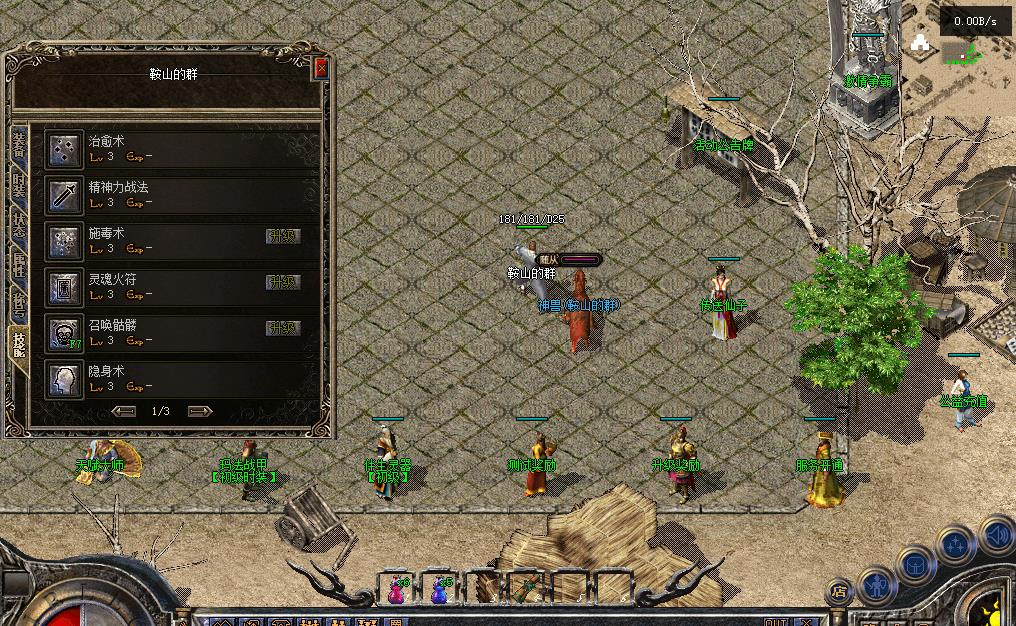Show the 状态 status tab

click(x=19, y=224)
